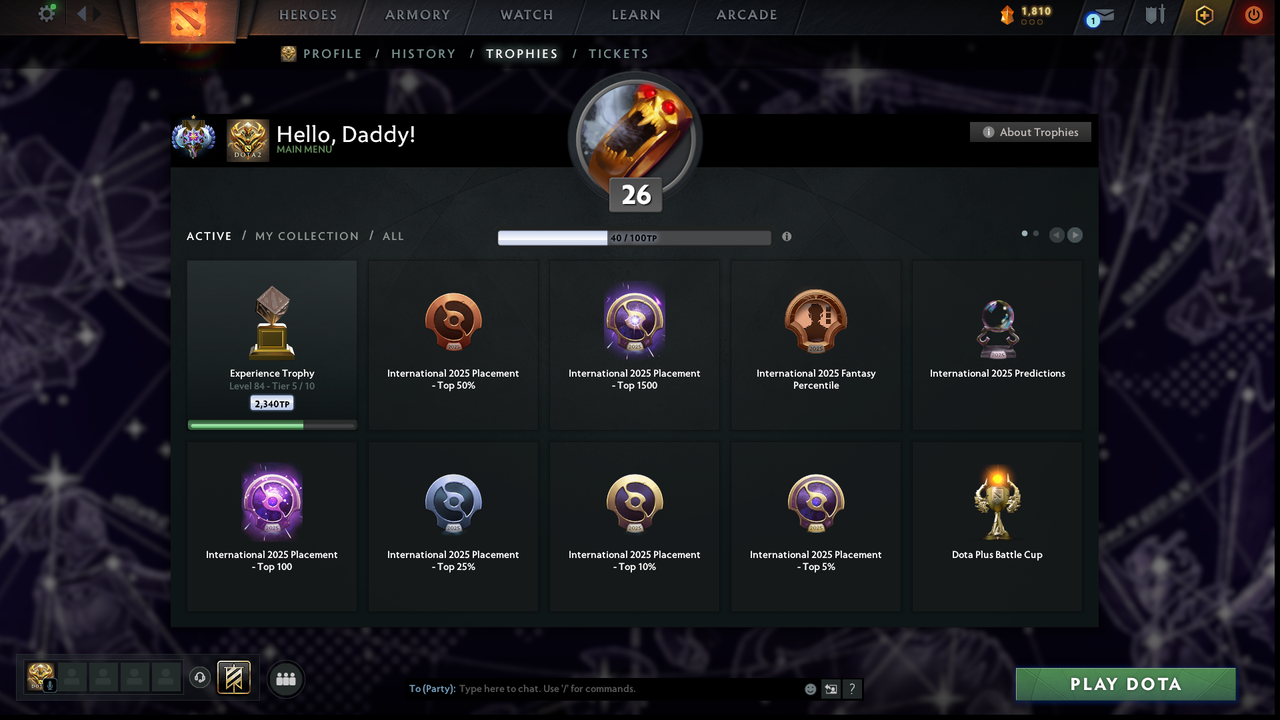The height and width of the screenshot is (720, 1280).
Task: Click the 40/100 TP progress bar
Action: tap(633, 237)
